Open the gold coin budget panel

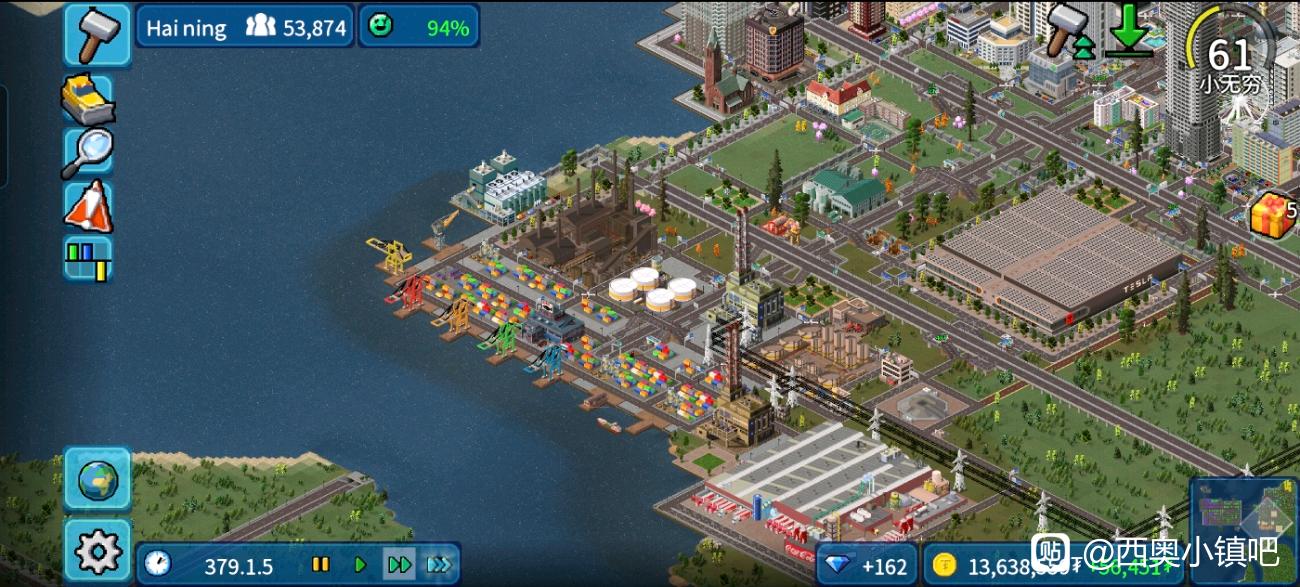1000,566
